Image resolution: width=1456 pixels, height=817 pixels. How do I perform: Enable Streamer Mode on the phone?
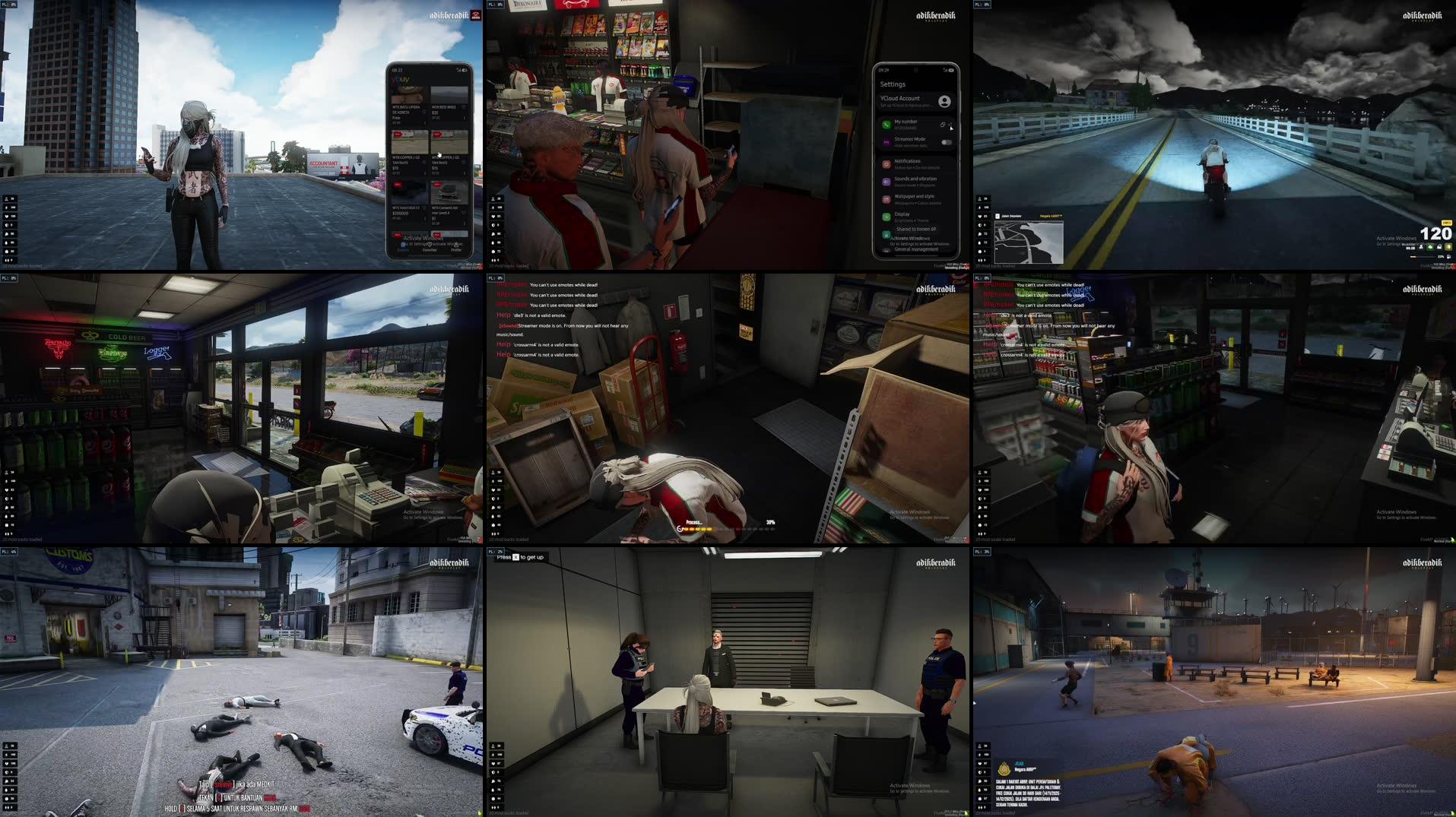point(947,142)
